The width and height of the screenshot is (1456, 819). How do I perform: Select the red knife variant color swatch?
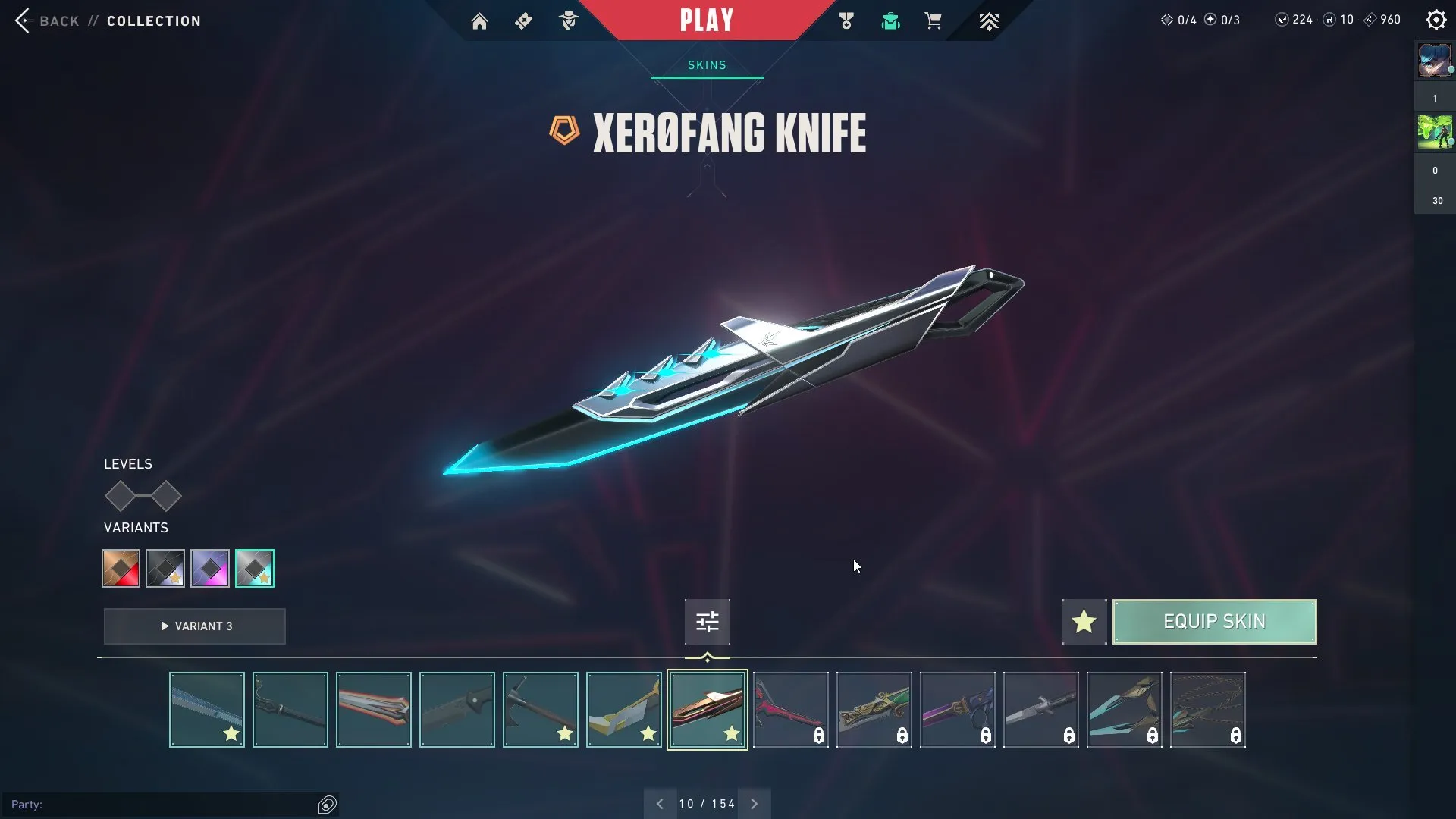point(120,568)
